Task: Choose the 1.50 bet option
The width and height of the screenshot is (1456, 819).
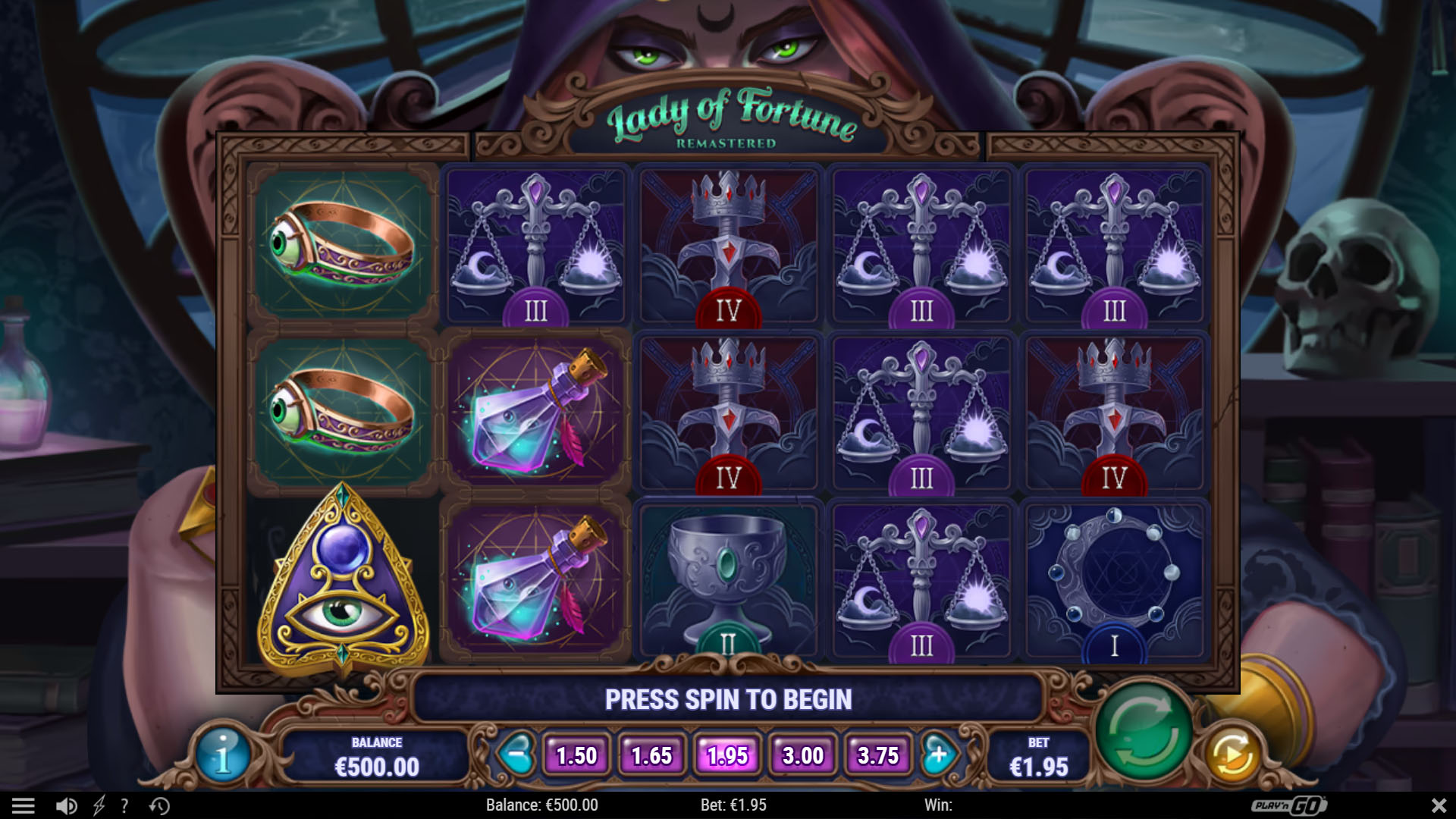Action: tap(576, 755)
